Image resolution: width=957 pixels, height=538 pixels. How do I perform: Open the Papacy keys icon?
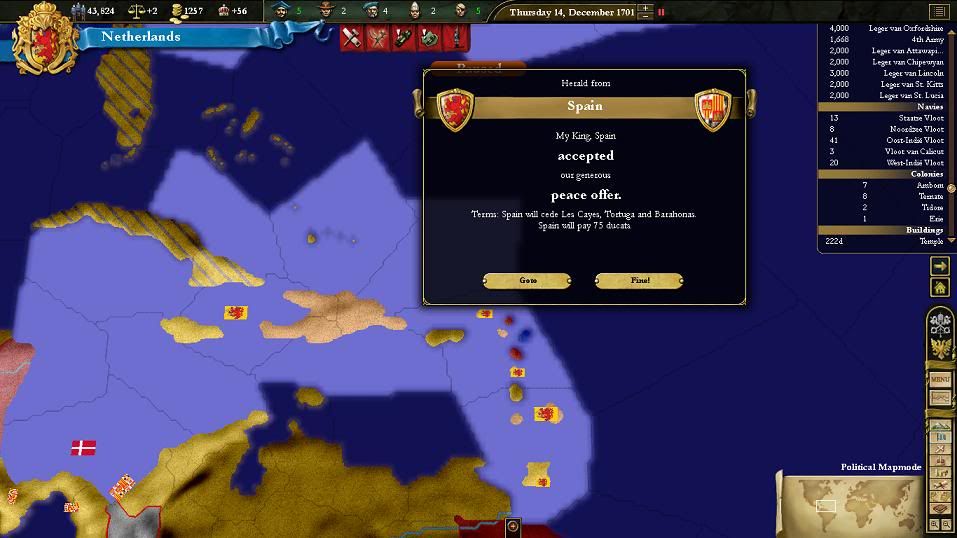pyautogui.click(x=940, y=324)
